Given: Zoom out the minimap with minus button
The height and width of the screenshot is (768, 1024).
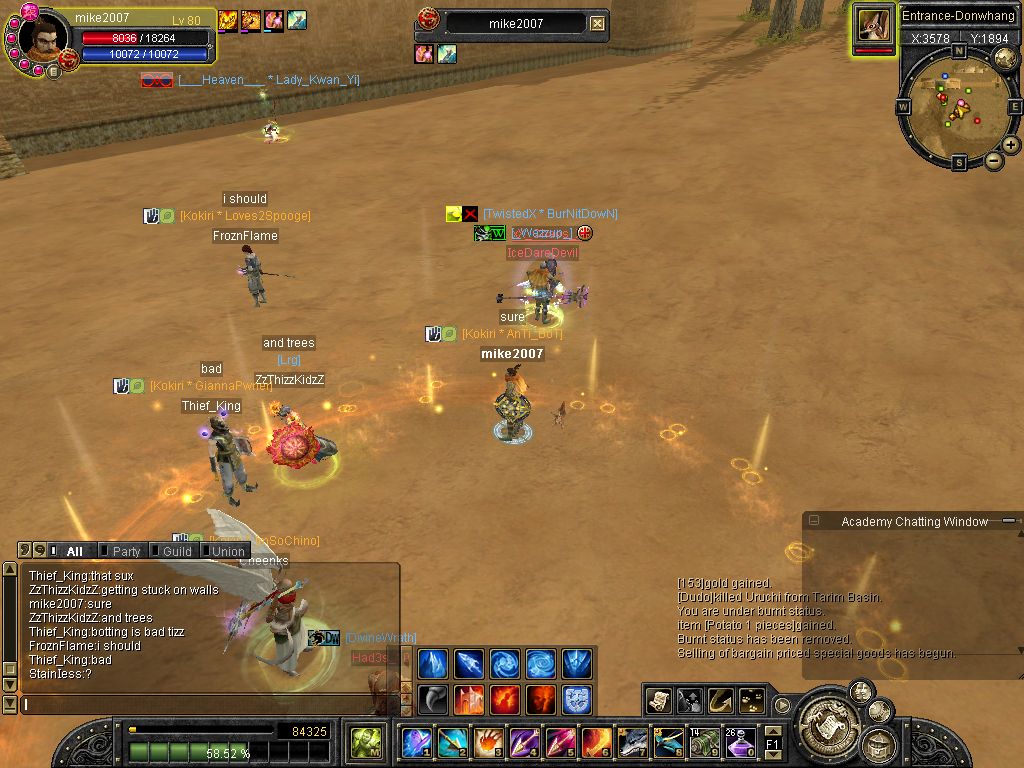Looking at the screenshot, I should click(x=994, y=161).
